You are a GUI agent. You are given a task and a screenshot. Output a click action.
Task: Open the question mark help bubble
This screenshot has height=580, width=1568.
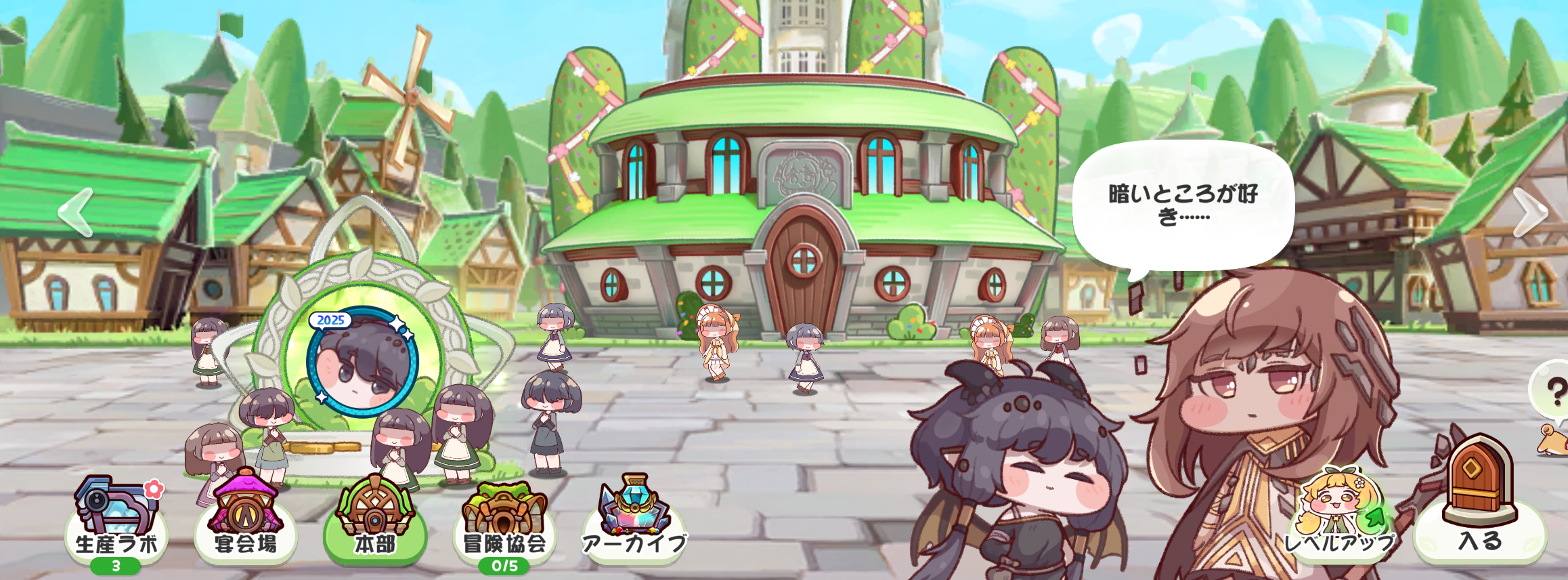[x=1554, y=392]
